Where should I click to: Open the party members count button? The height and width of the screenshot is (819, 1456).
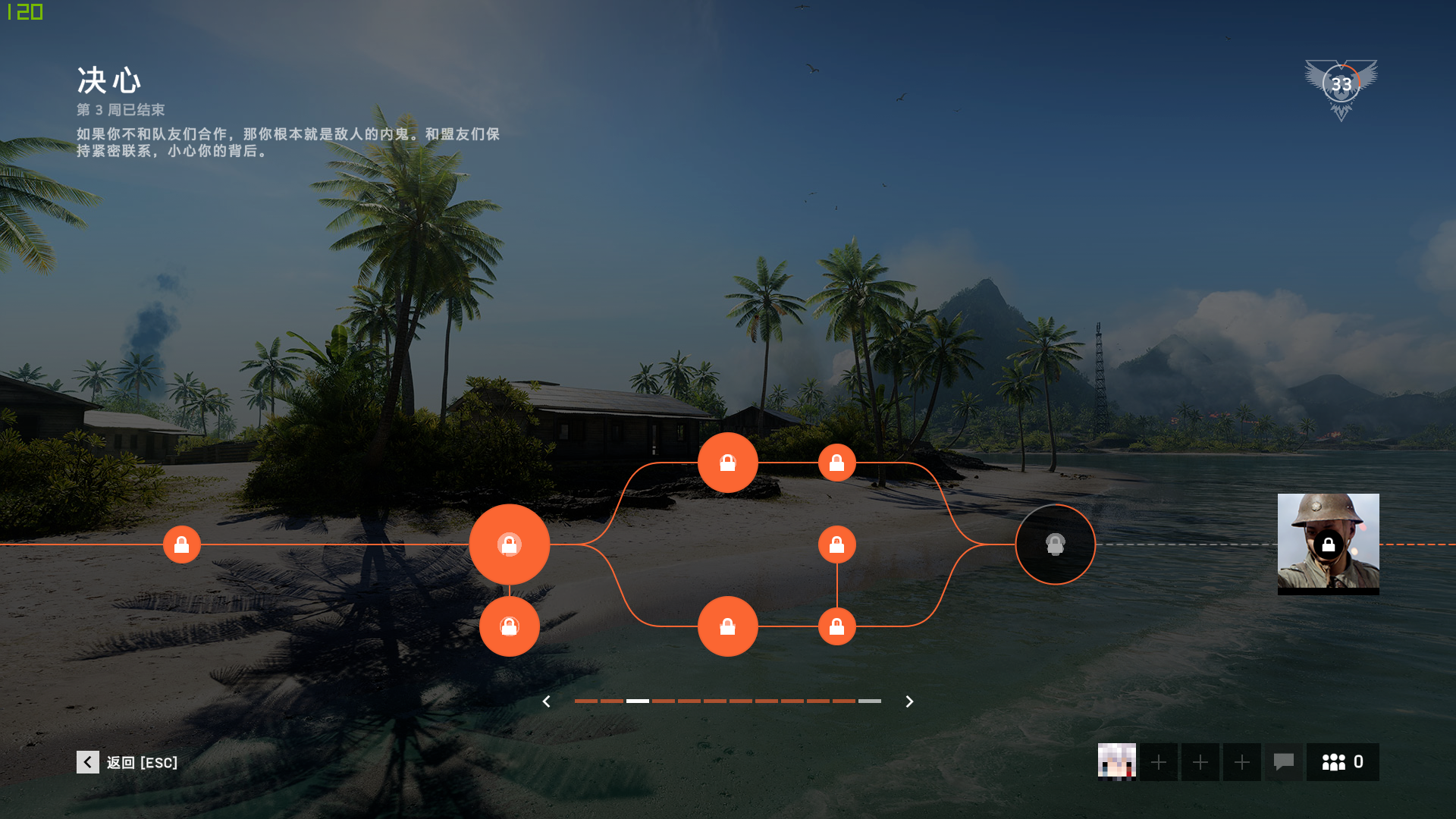pyautogui.click(x=1342, y=762)
